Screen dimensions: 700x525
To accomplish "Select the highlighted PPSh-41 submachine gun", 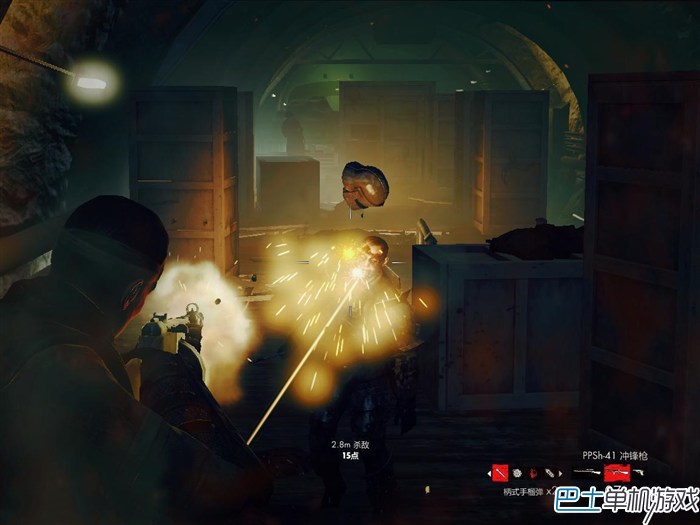I will click(617, 472).
